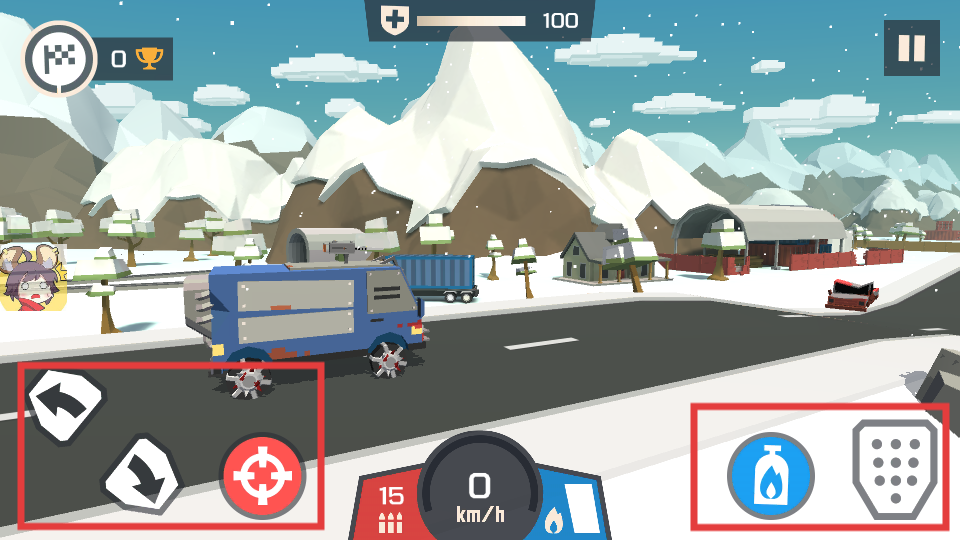Screen dimensions: 960x540
Task: Pause the game
Action: 911,49
